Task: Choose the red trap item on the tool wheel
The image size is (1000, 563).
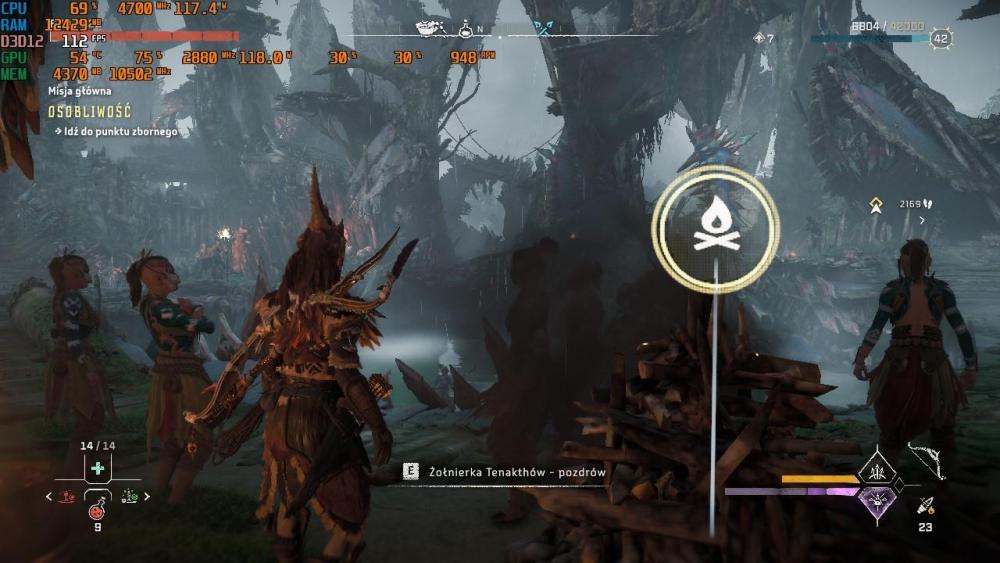Action: tap(68, 495)
